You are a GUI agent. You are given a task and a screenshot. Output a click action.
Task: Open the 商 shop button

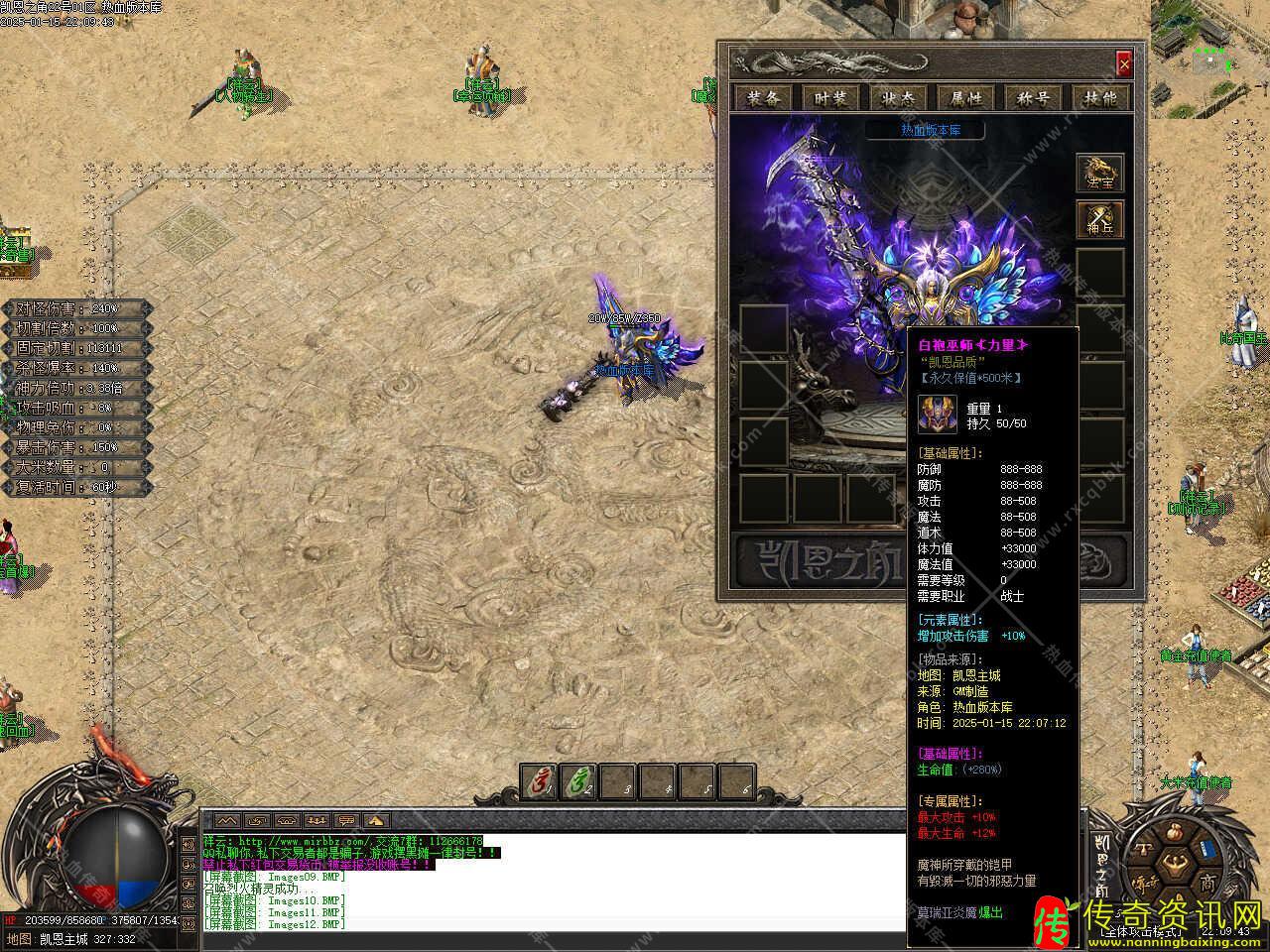[1208, 881]
